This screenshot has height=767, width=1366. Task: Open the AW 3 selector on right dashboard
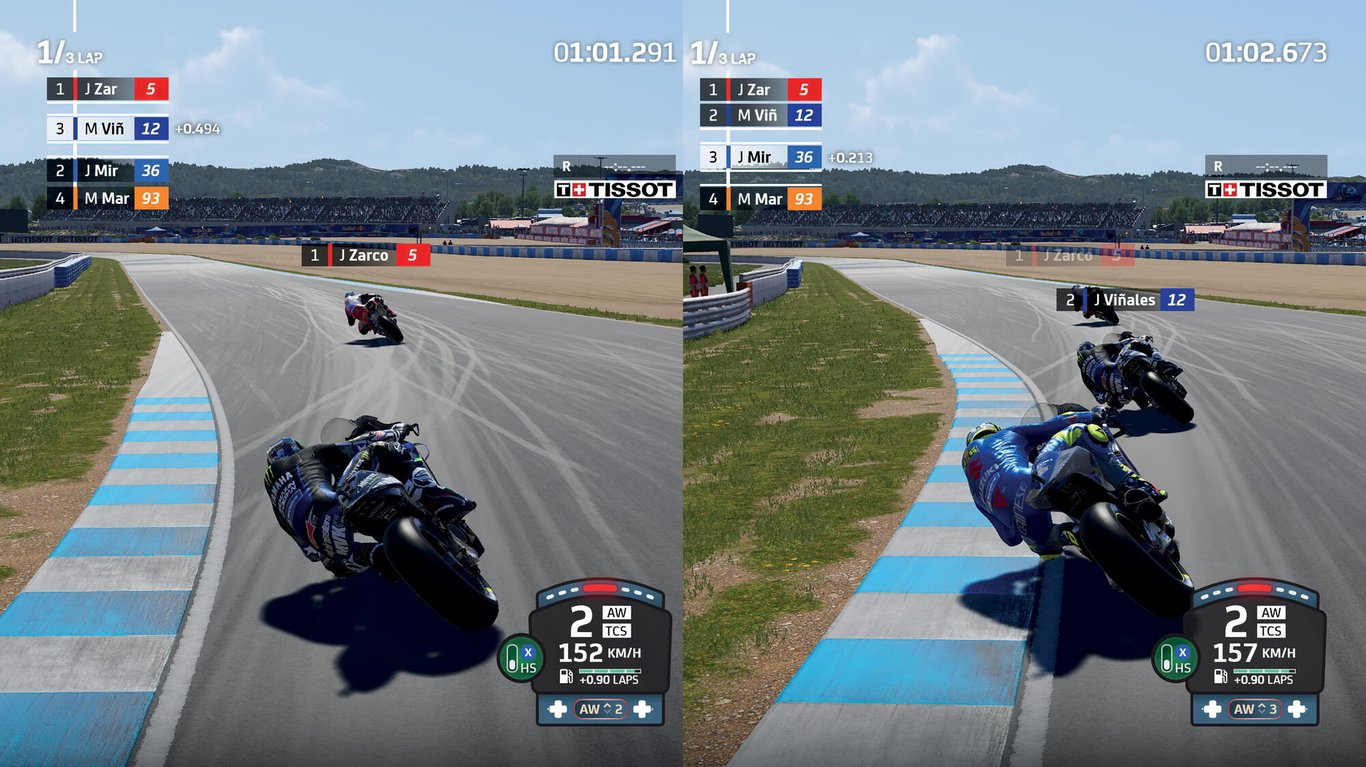(1257, 709)
